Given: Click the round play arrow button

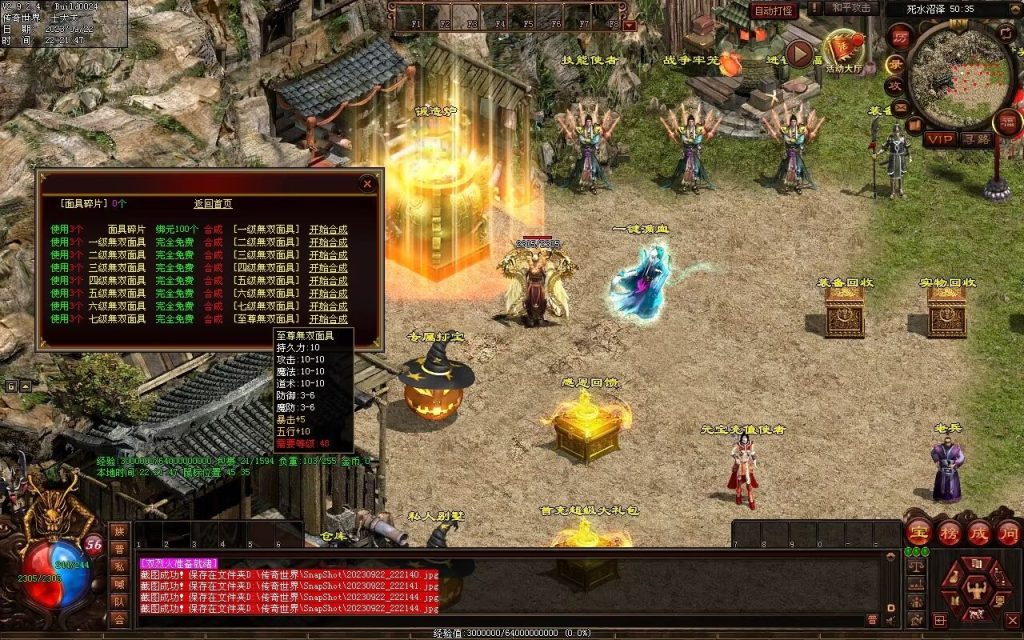Looking at the screenshot, I should tap(800, 54).
